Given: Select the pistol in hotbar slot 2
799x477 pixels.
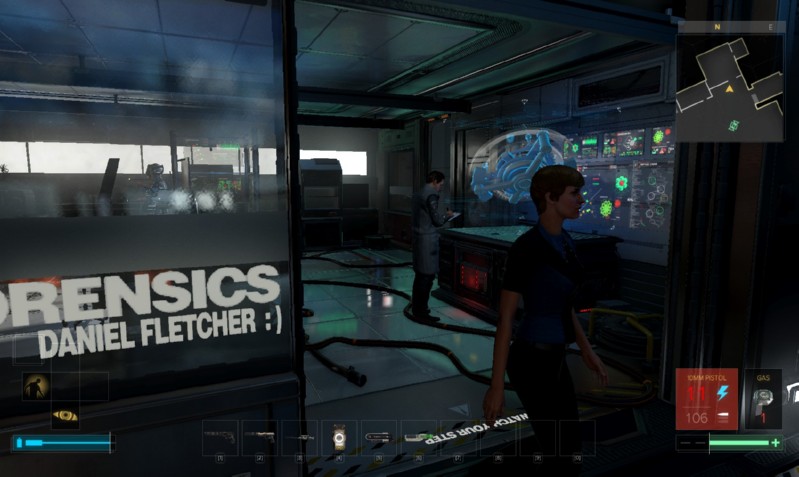Looking at the screenshot, I should [260, 437].
